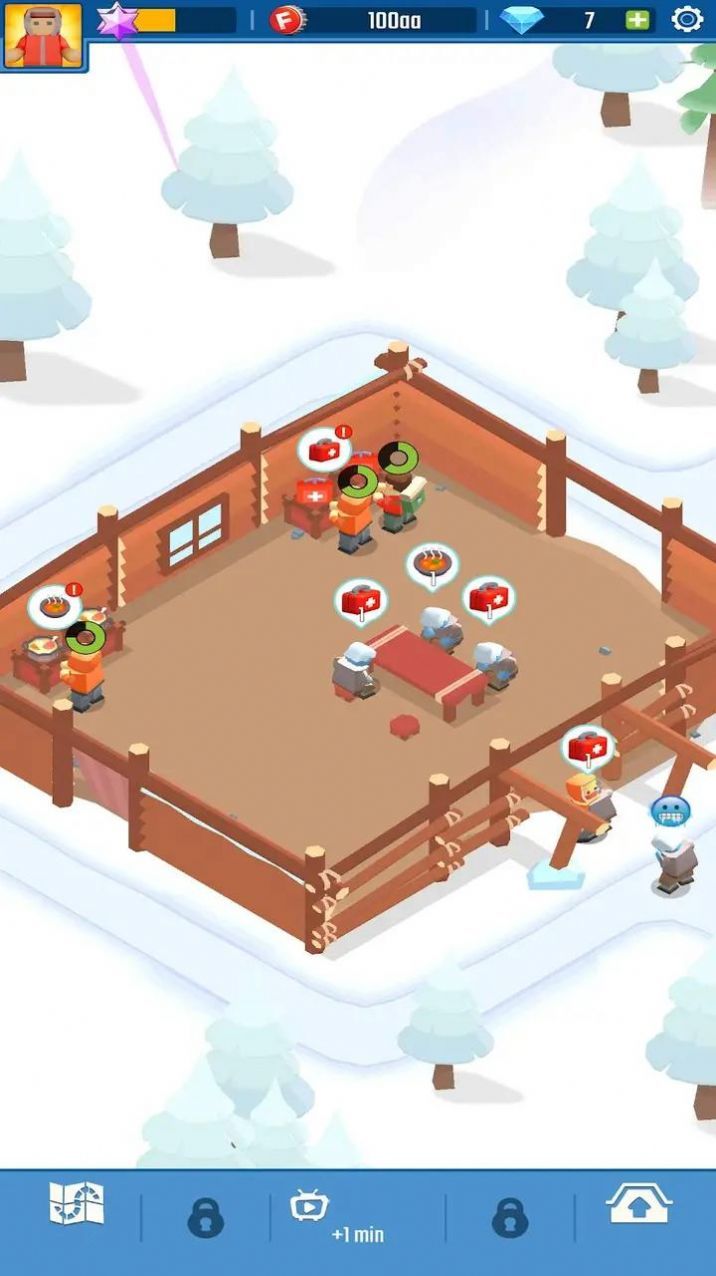Open the house upgrade menu
Image resolution: width=716 pixels, height=1276 pixels.
(639, 1205)
